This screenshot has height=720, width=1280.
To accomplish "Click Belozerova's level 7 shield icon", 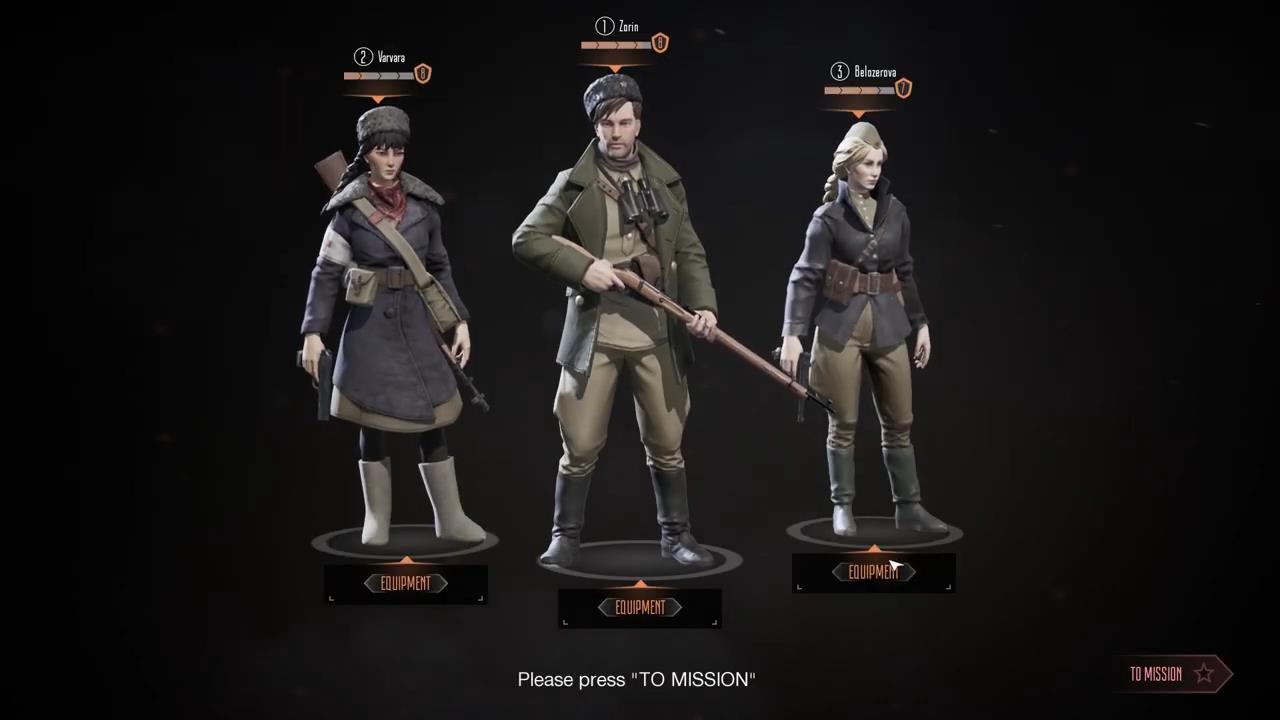I will click(x=903, y=88).
